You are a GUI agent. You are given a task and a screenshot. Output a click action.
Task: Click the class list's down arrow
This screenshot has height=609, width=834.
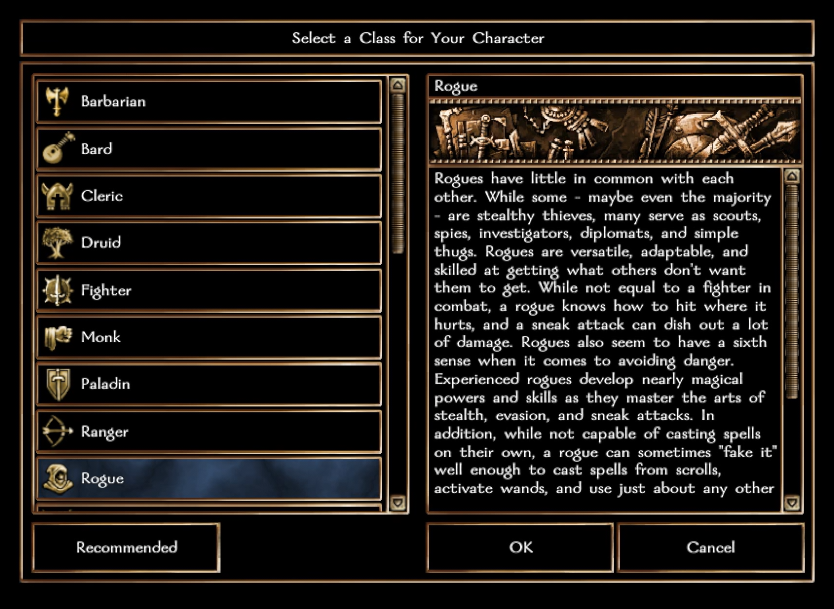click(x=397, y=503)
